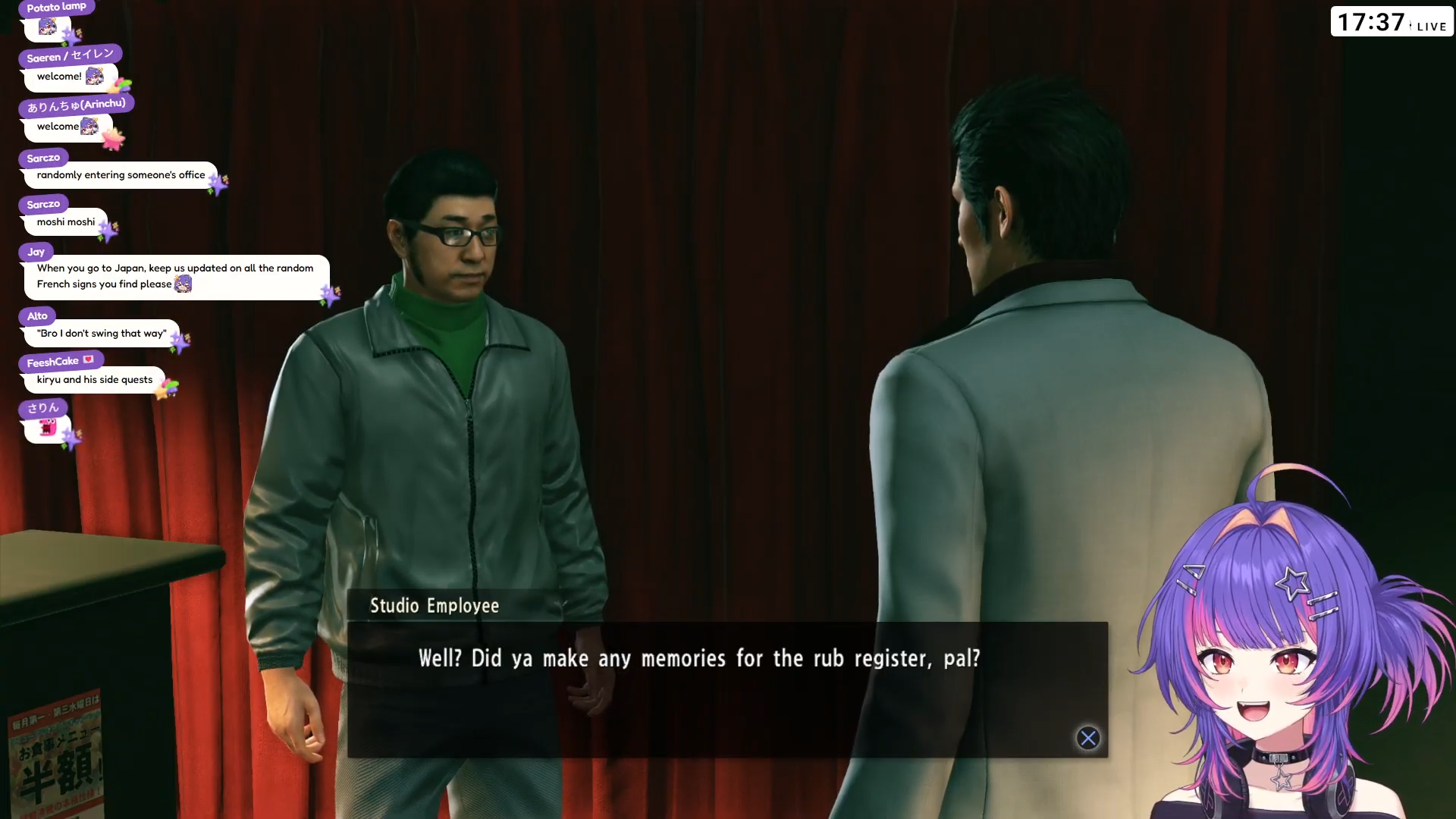Click Sarczo's "moshi moshi" chat bubble
1456x819 pixels.
[x=66, y=222]
